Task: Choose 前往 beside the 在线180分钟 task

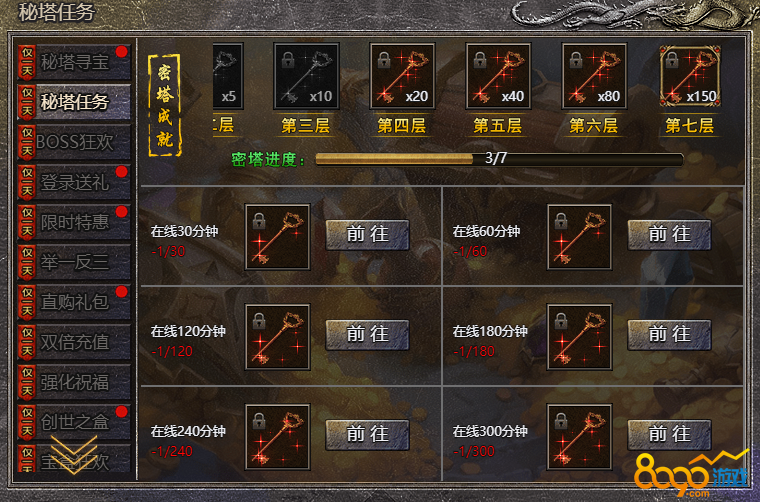Action: tap(669, 334)
